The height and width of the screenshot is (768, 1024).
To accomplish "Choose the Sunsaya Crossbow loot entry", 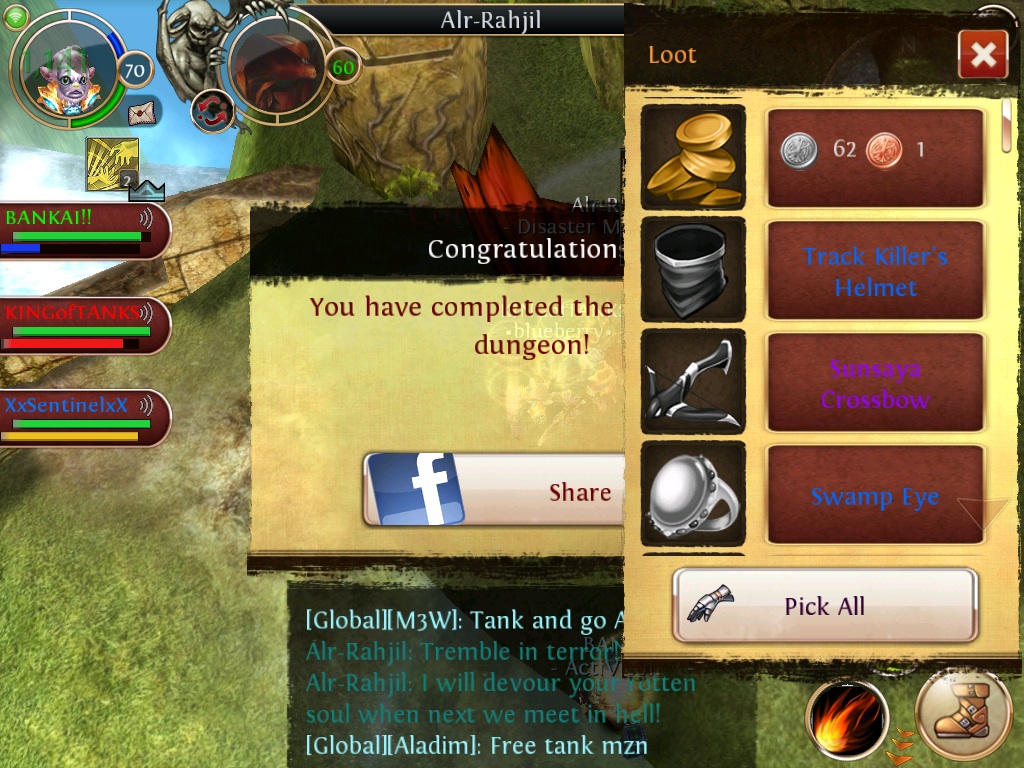I will (875, 383).
